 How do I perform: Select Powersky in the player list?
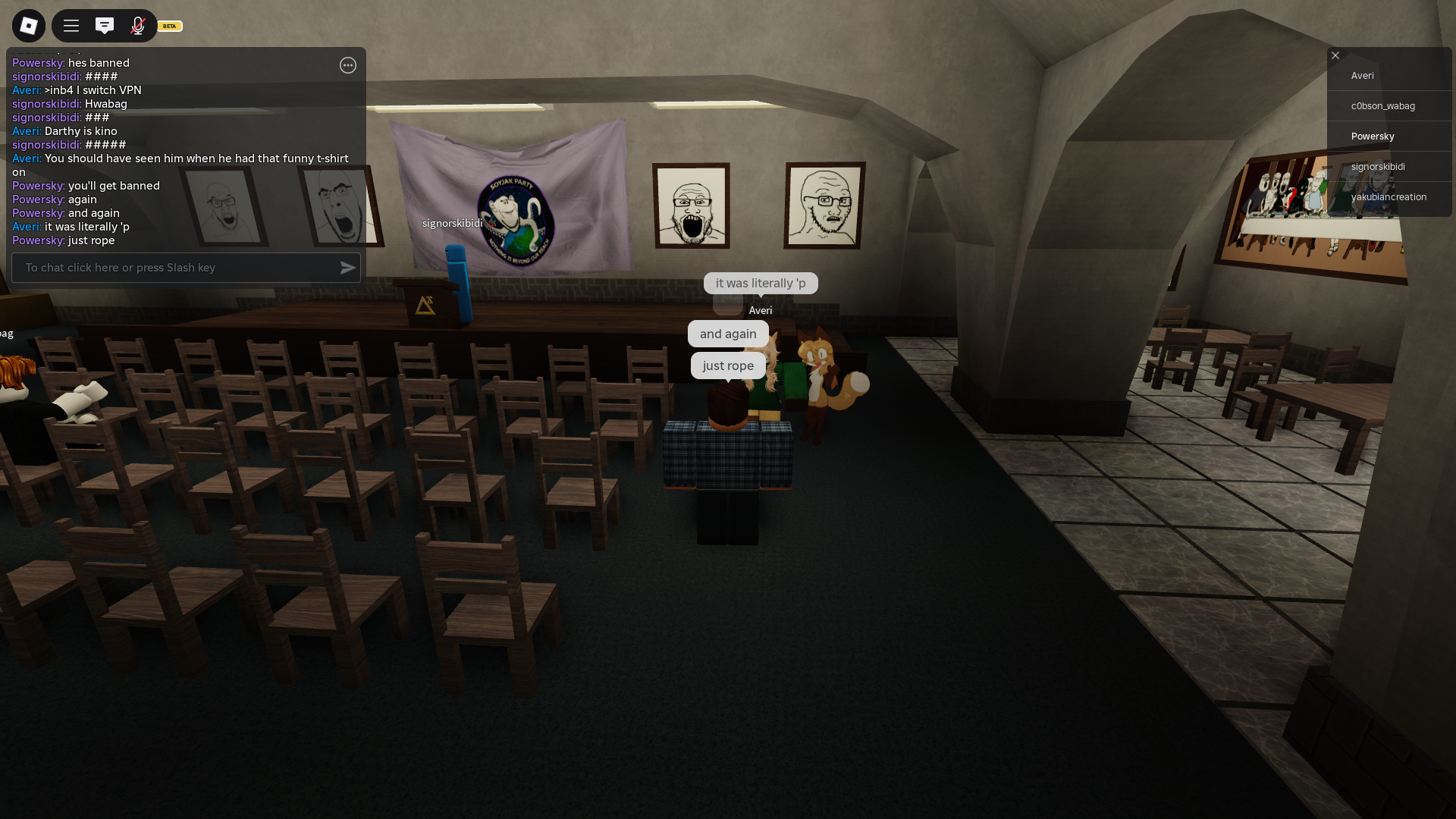1373,136
